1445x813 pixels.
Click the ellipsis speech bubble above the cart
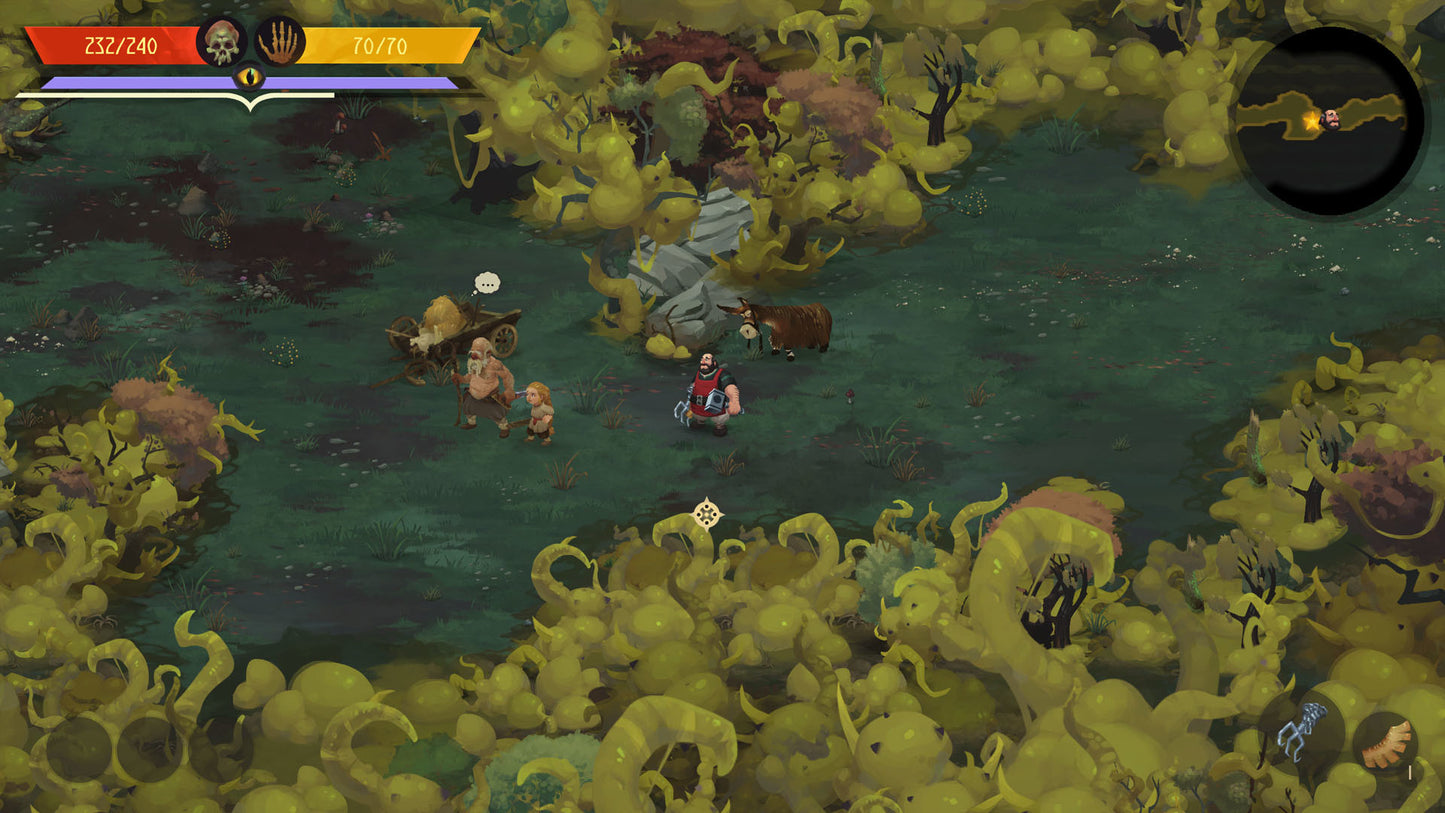coord(487,283)
